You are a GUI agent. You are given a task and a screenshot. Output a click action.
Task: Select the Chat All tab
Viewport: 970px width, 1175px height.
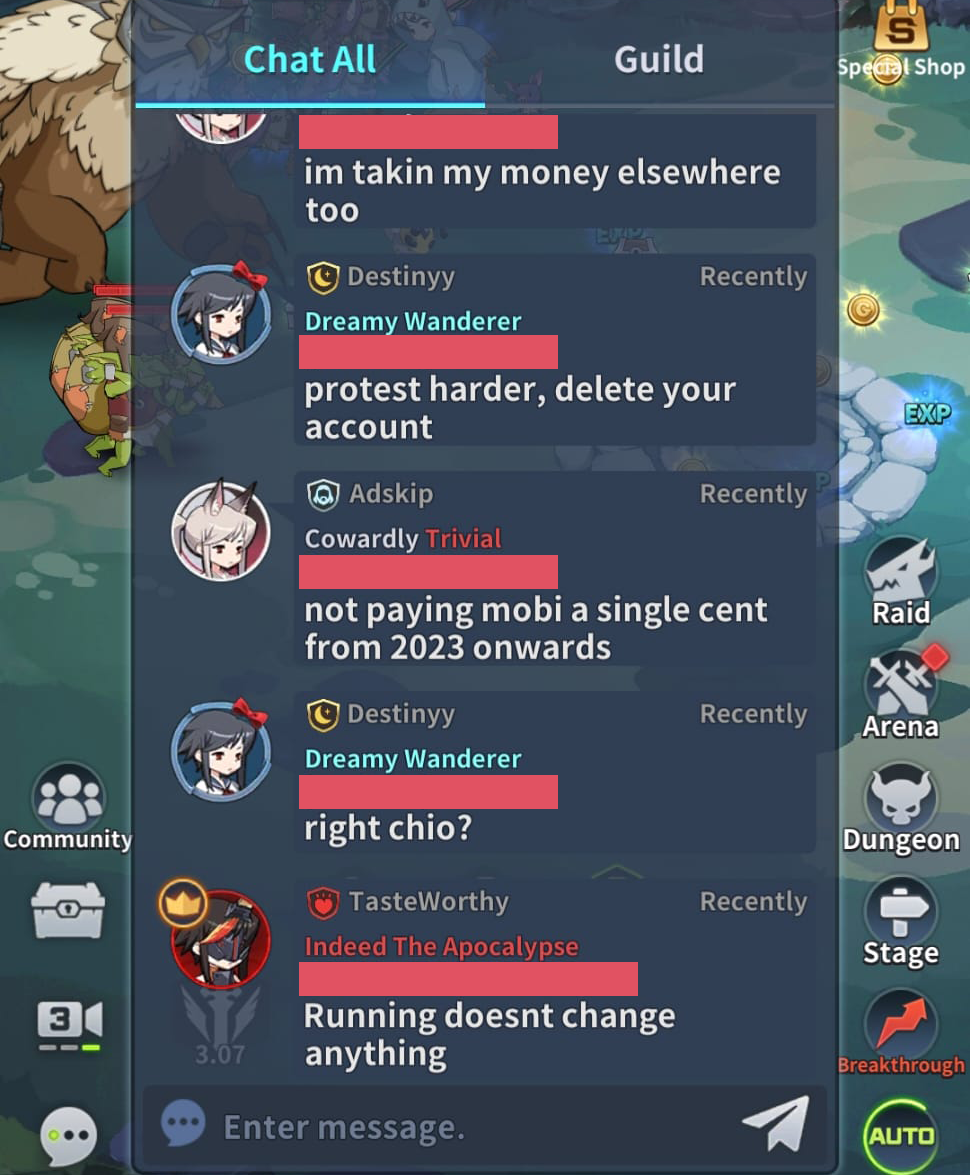tap(310, 60)
